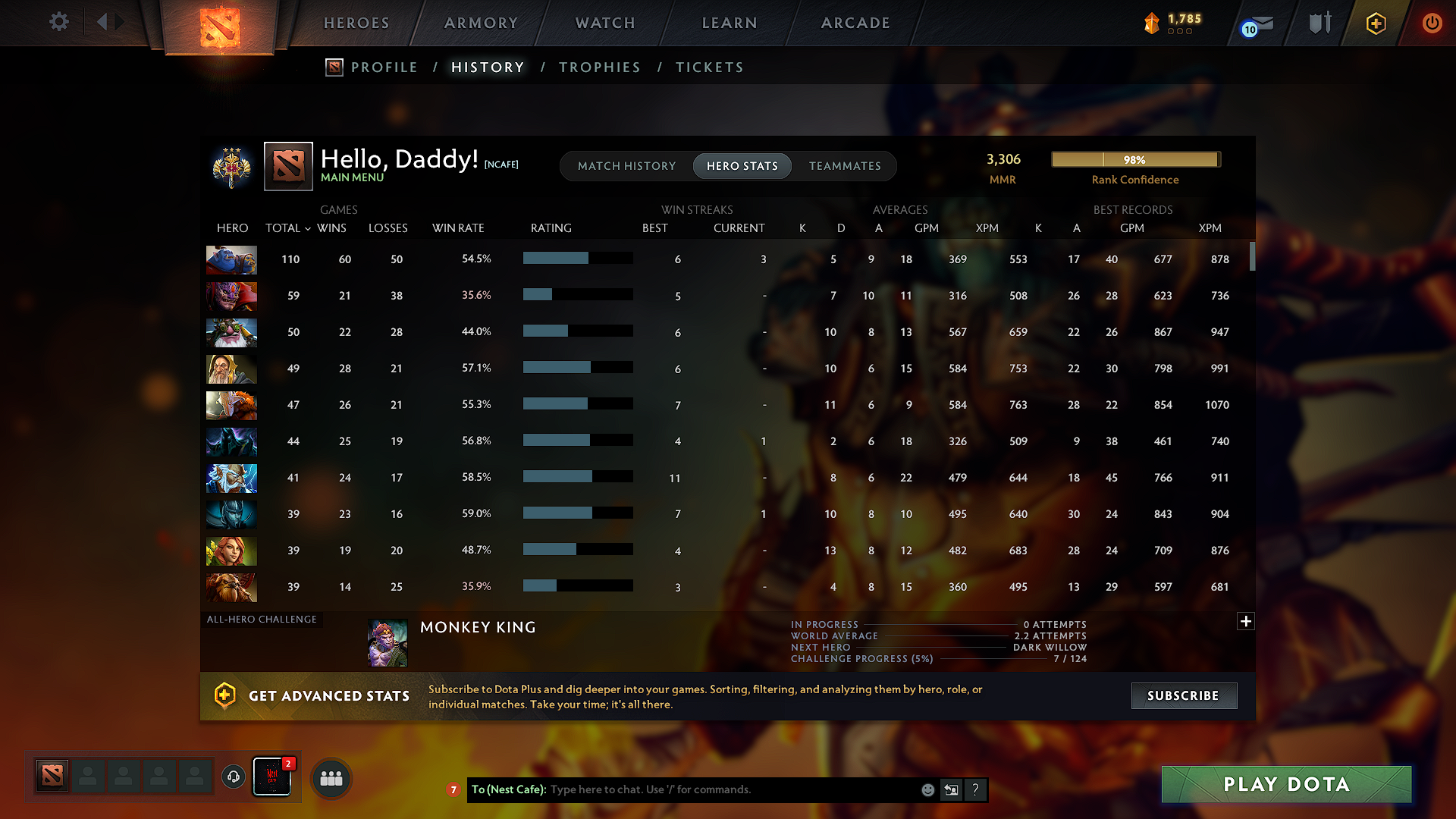Viewport: 1456px width, 819px height.
Task: Open the settings gear in the top-left corner
Action: (x=58, y=22)
